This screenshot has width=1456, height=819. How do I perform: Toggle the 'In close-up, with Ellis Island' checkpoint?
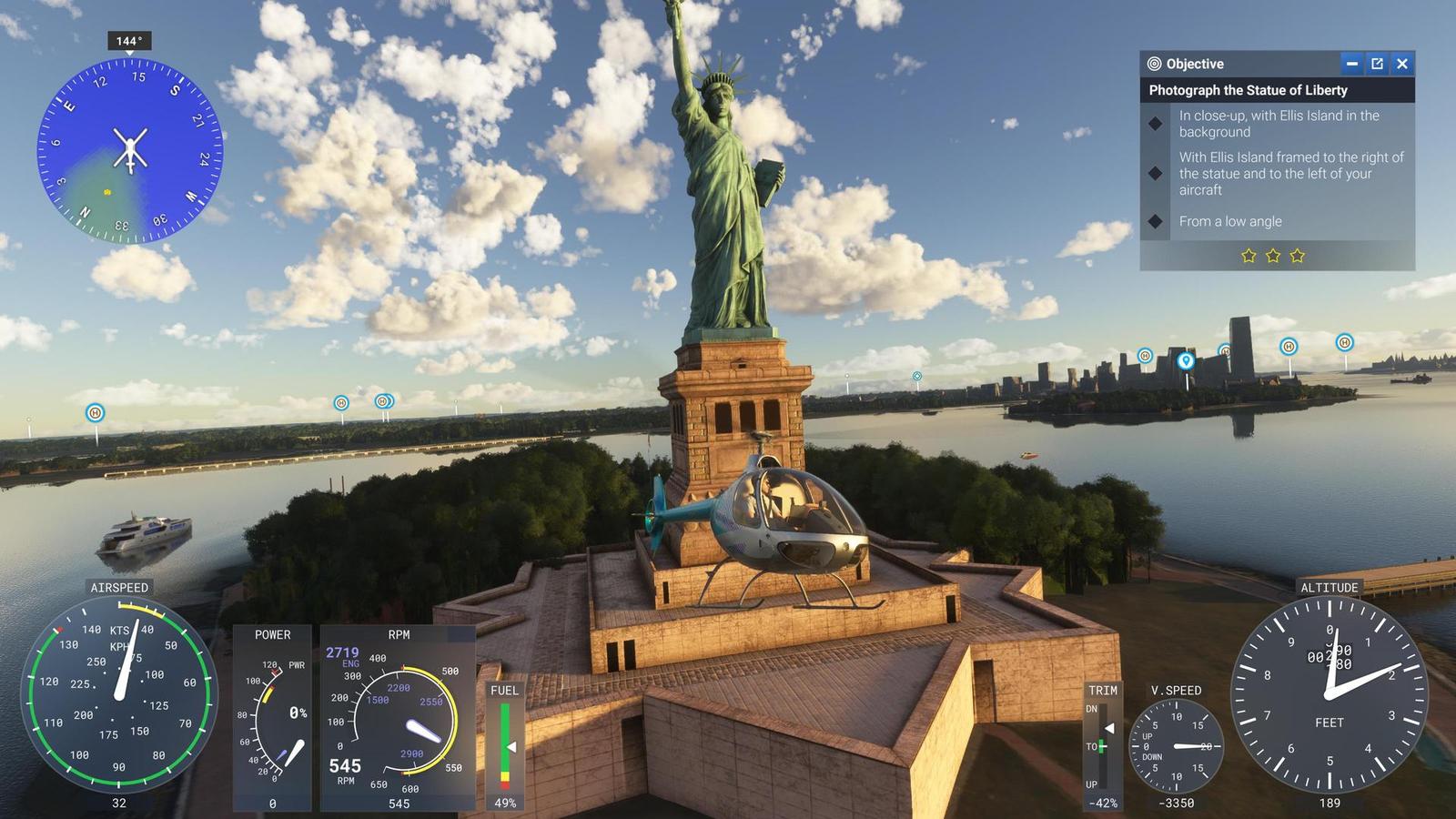(1156, 124)
